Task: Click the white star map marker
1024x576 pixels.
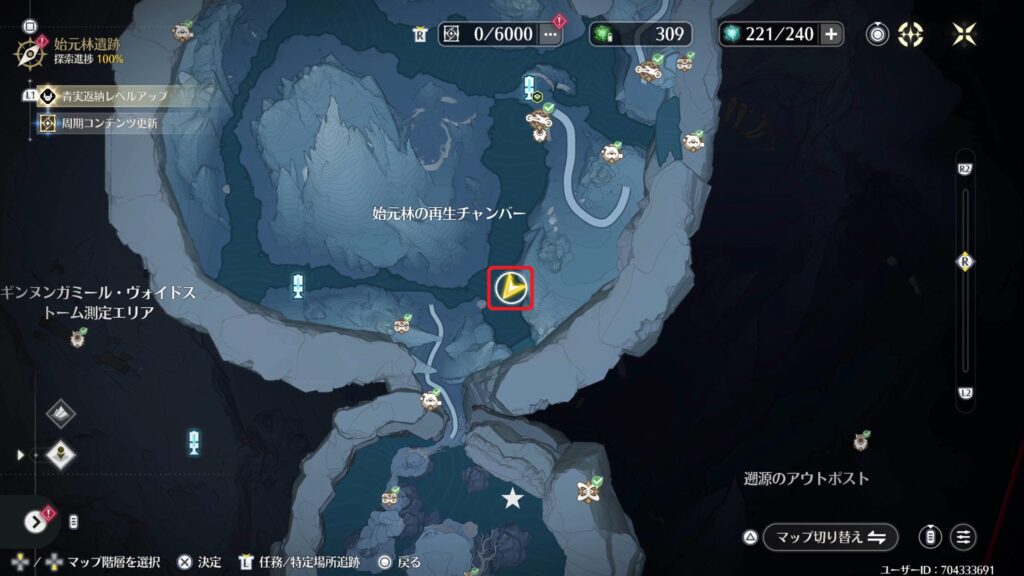Action: 513,497
